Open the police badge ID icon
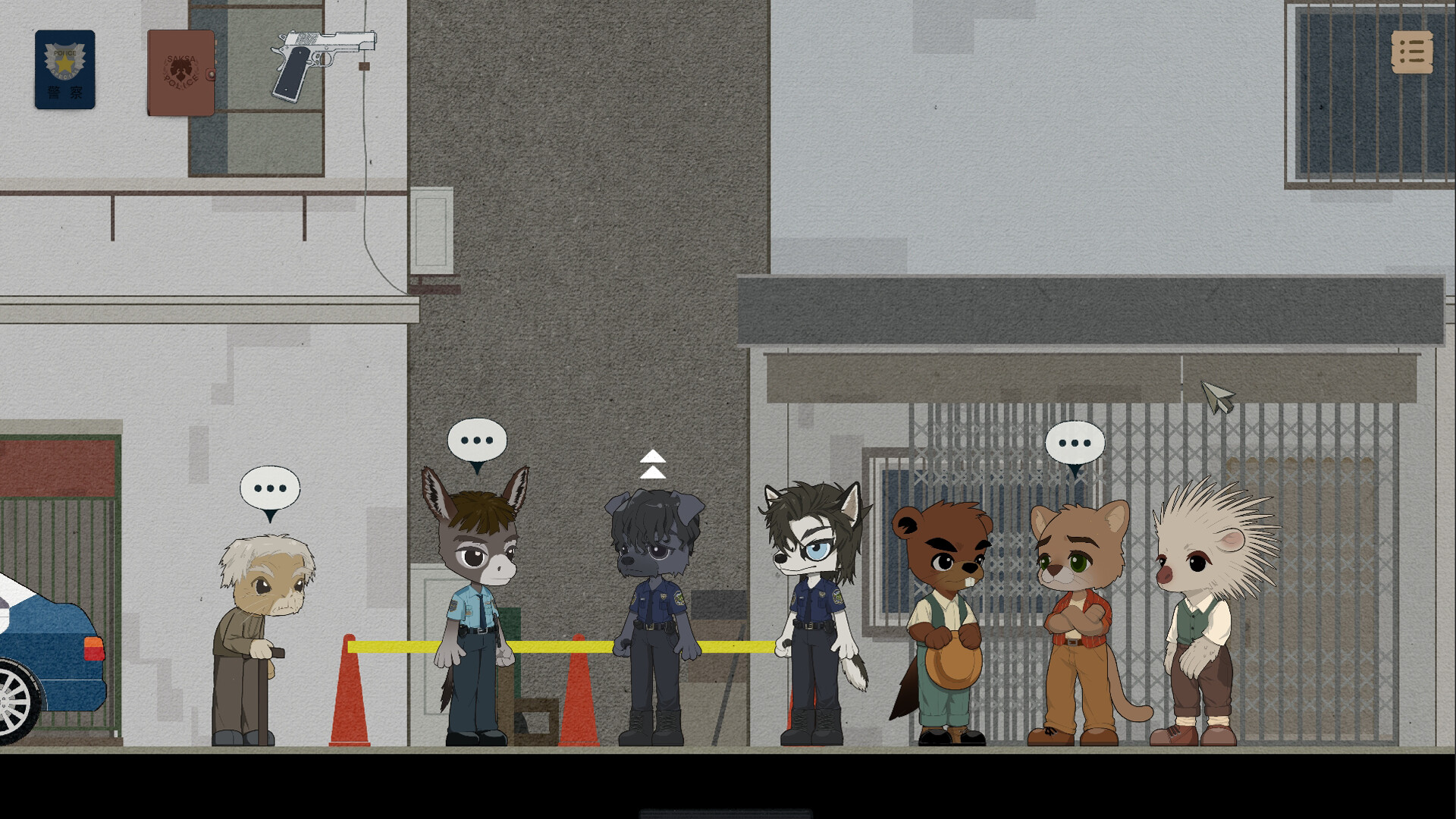 coord(64,70)
